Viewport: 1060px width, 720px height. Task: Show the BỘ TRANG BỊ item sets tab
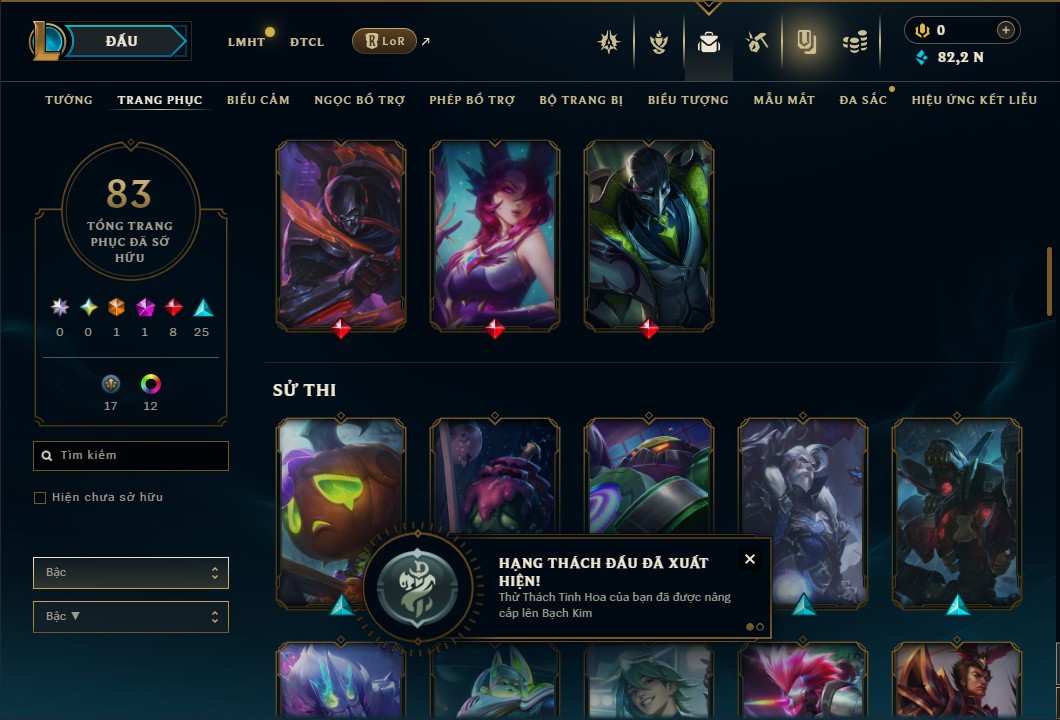click(581, 100)
